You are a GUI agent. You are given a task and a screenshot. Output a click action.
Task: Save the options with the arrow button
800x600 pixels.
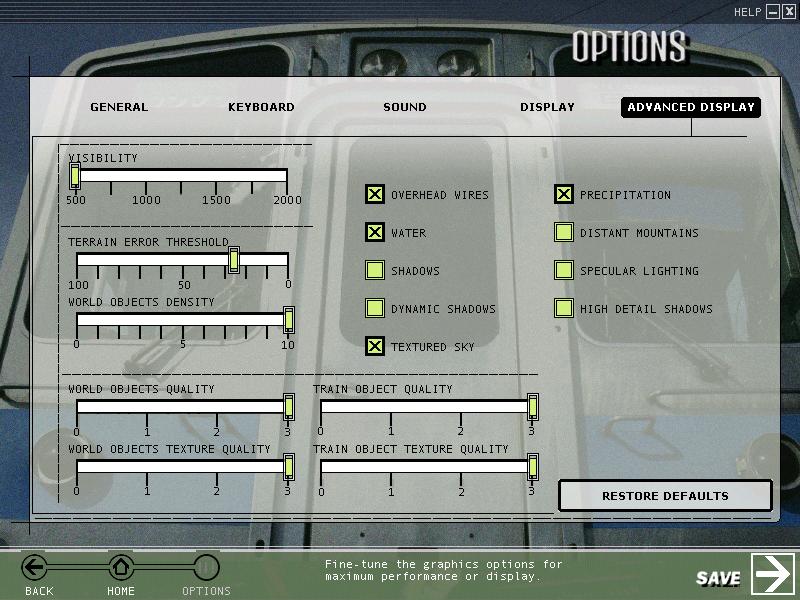tap(773, 574)
